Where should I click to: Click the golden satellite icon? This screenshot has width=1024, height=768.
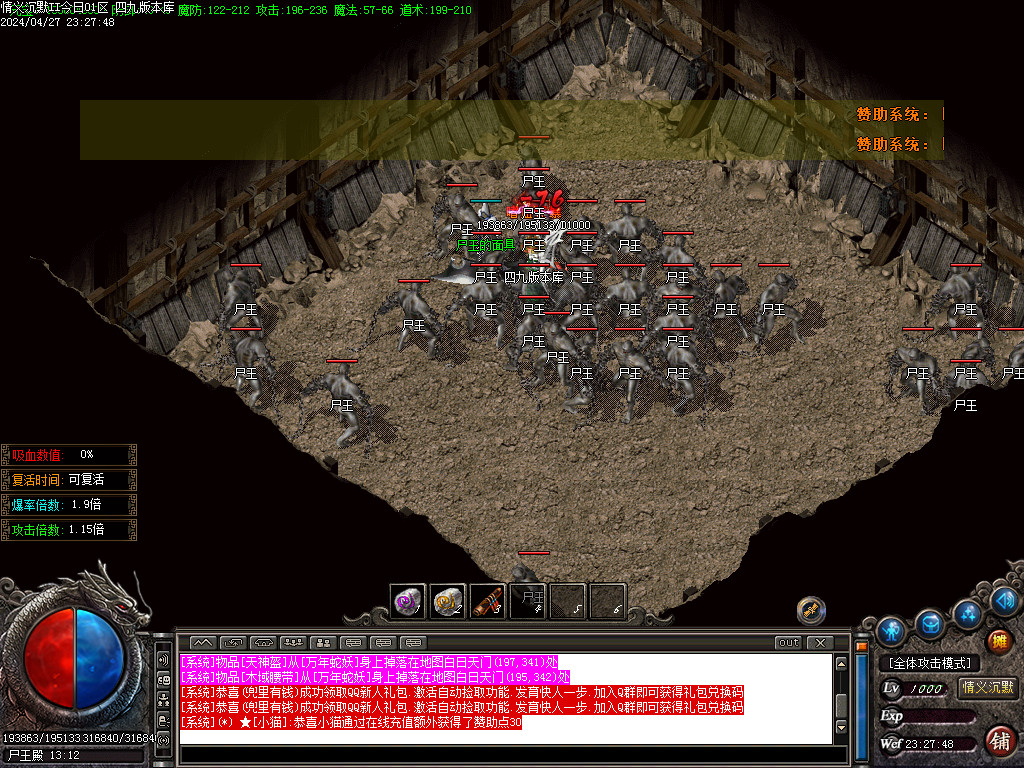point(810,609)
